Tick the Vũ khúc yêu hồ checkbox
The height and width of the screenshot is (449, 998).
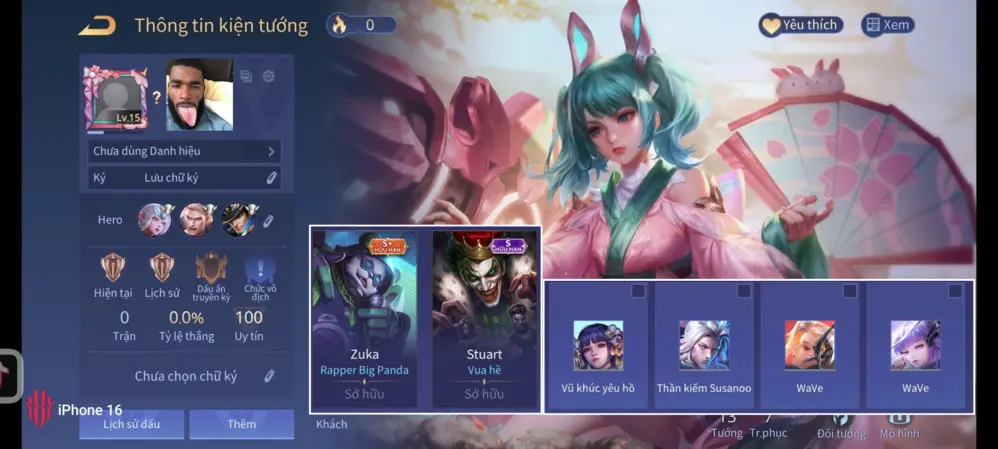(639, 291)
